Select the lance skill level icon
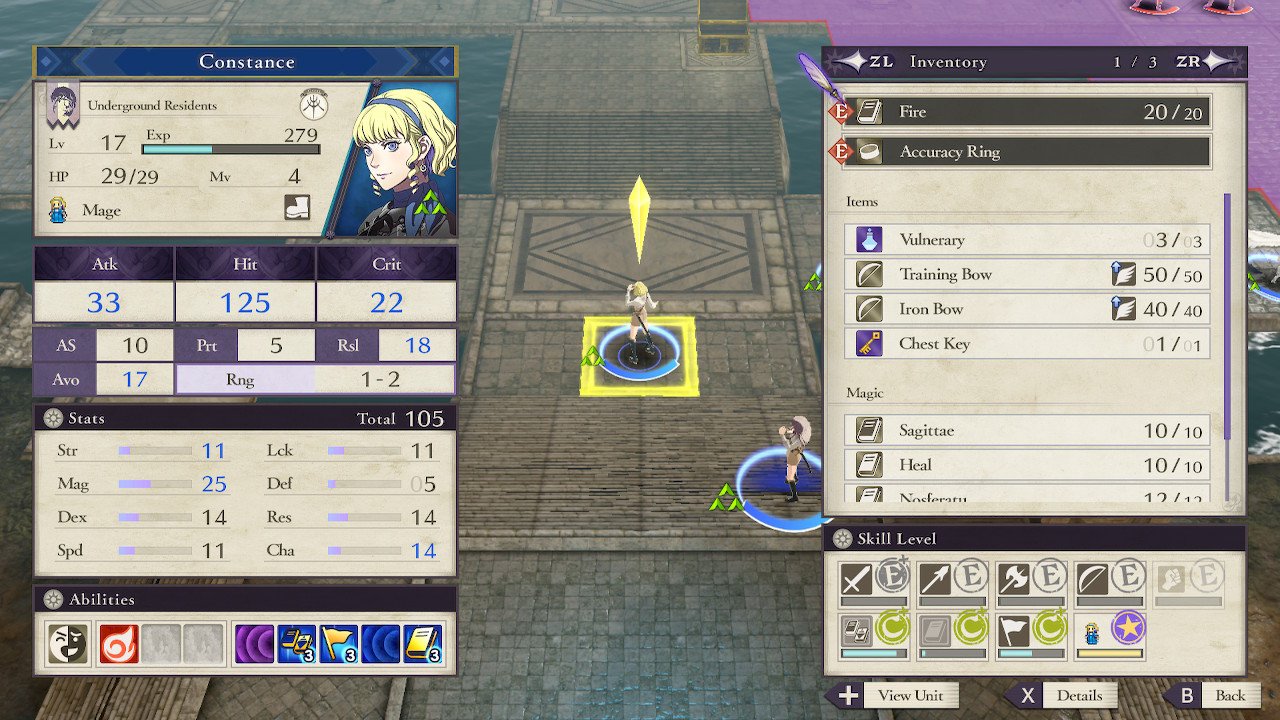 936,578
